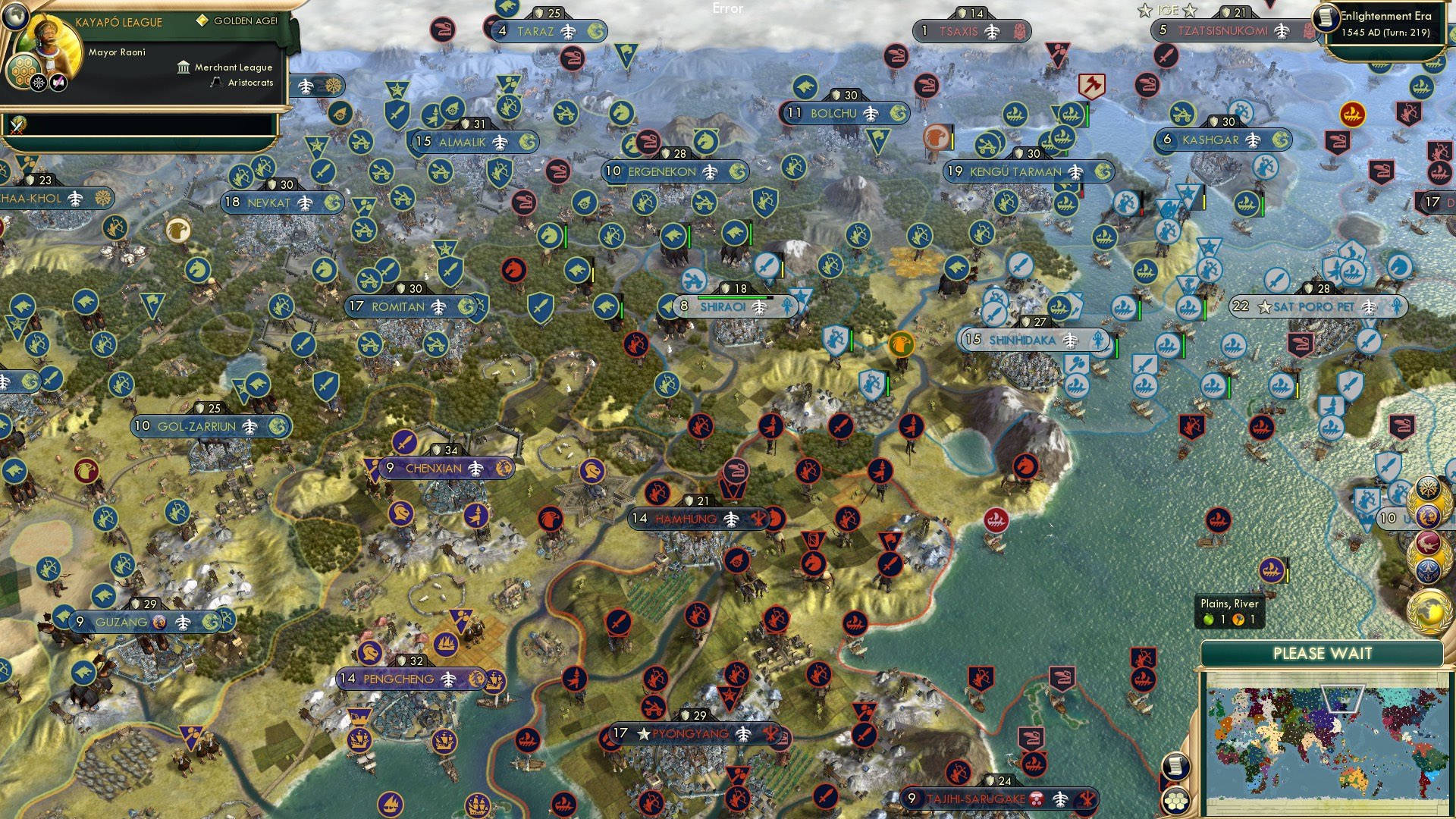Click the honeycomb notification icon below the scroll
This screenshot has height=819, width=1456.
point(1175,801)
